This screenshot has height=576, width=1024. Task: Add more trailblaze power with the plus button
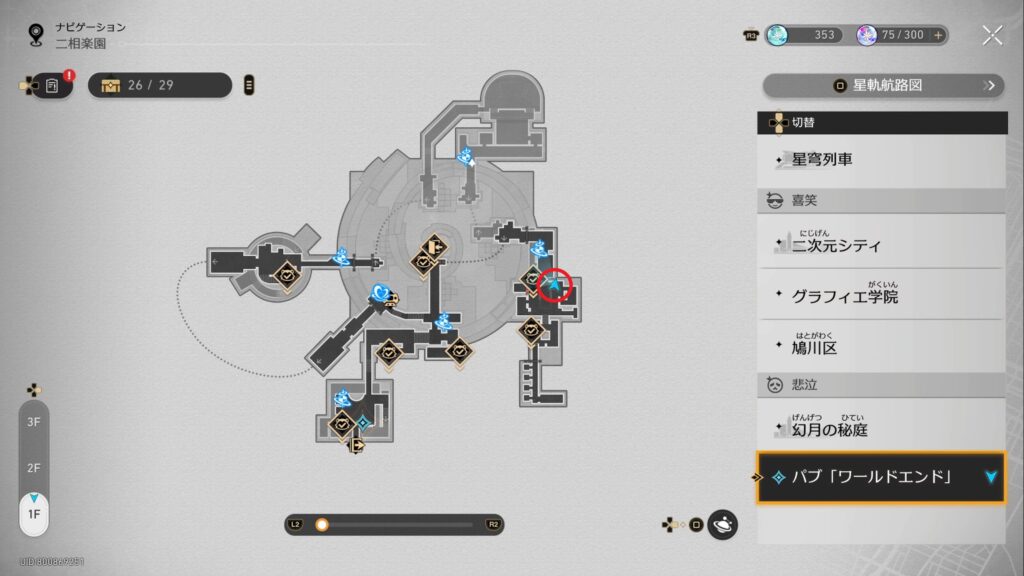[938, 35]
